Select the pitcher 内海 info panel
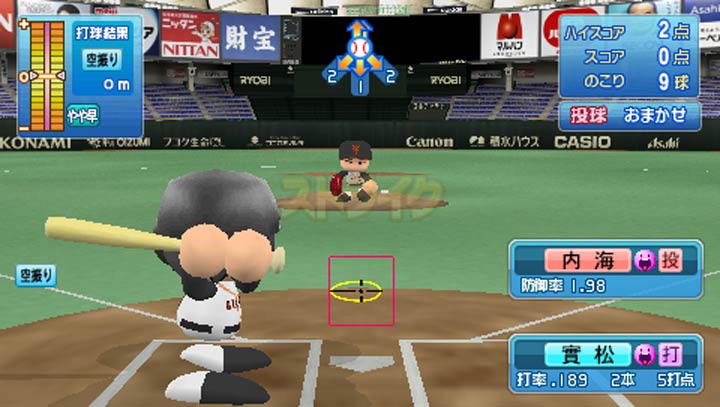 [612, 270]
